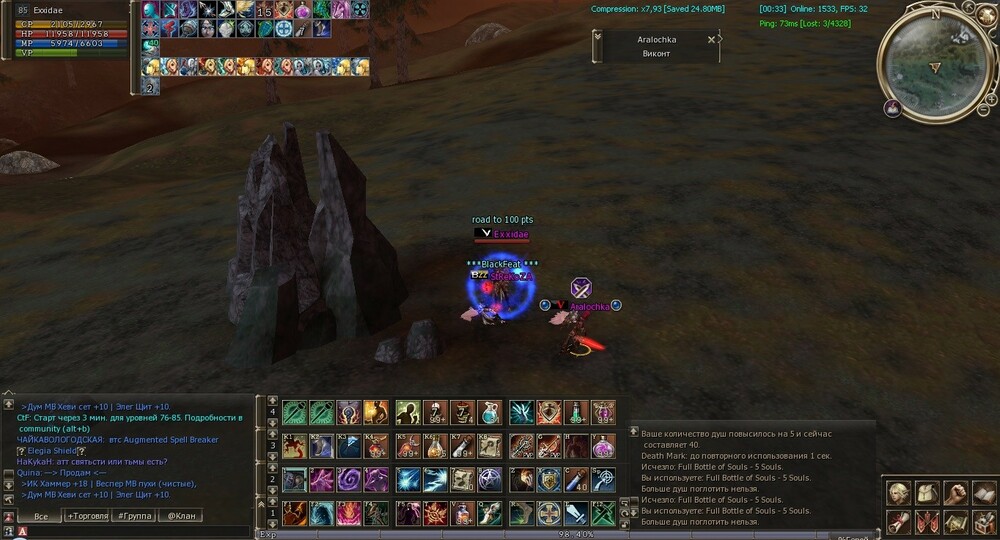Image resolution: width=1000 pixels, height=540 pixels.
Task: Activate the purple spiral skill on hotbar
Action: pos(350,480)
